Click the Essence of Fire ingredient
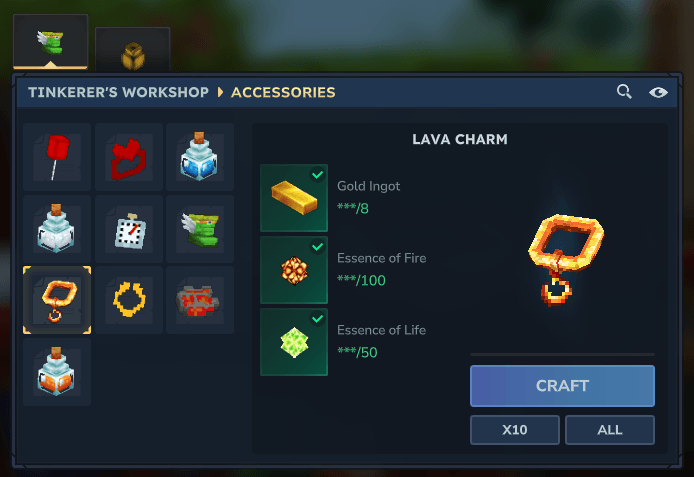Viewport: 694px width, 477px height. (294, 270)
